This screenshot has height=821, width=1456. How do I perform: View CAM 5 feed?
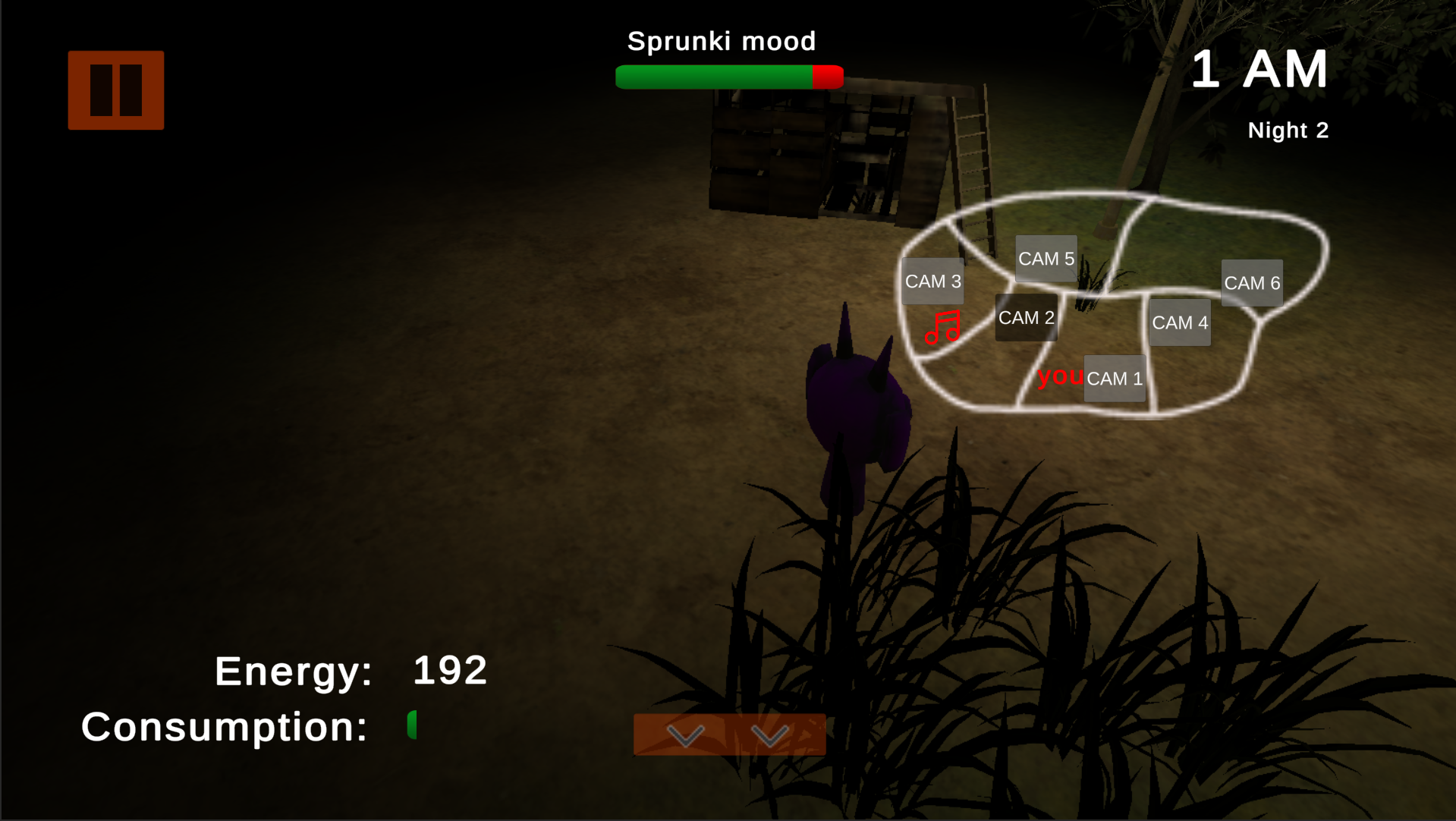pyautogui.click(x=1046, y=258)
